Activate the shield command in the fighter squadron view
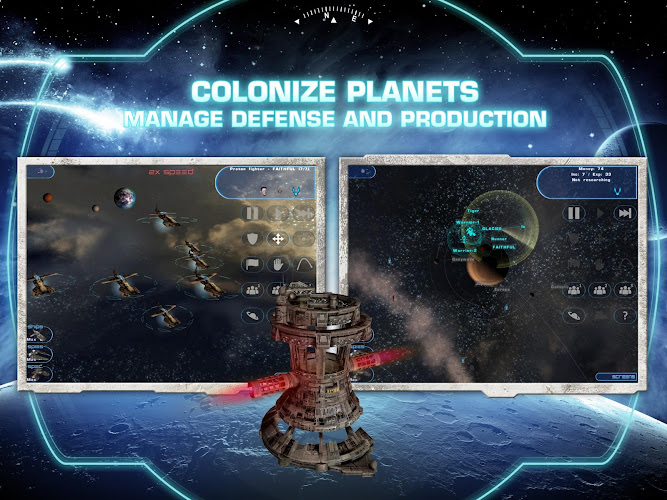The height and width of the screenshot is (500, 667). point(252,238)
